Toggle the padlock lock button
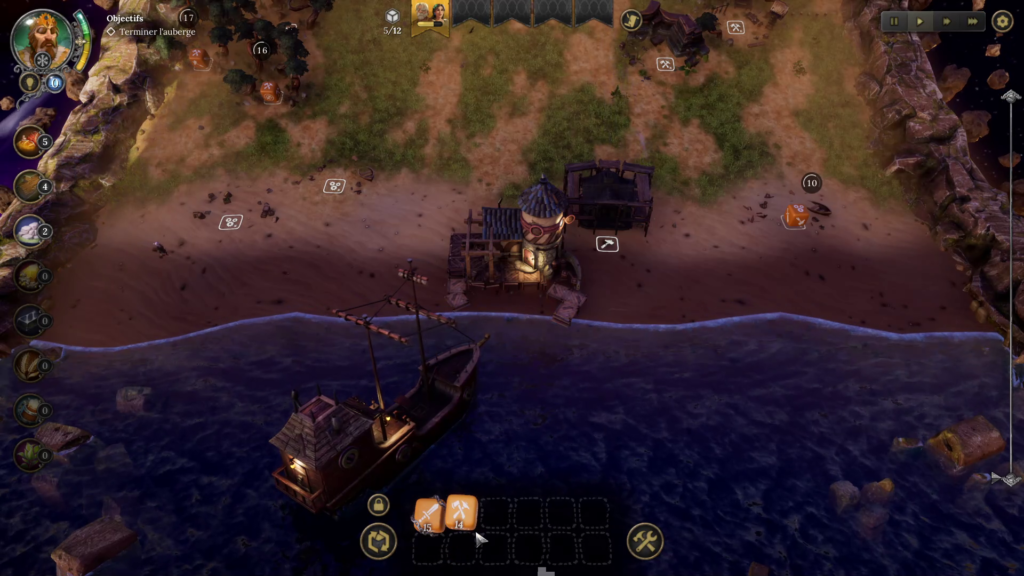The height and width of the screenshot is (576, 1024). [x=378, y=505]
